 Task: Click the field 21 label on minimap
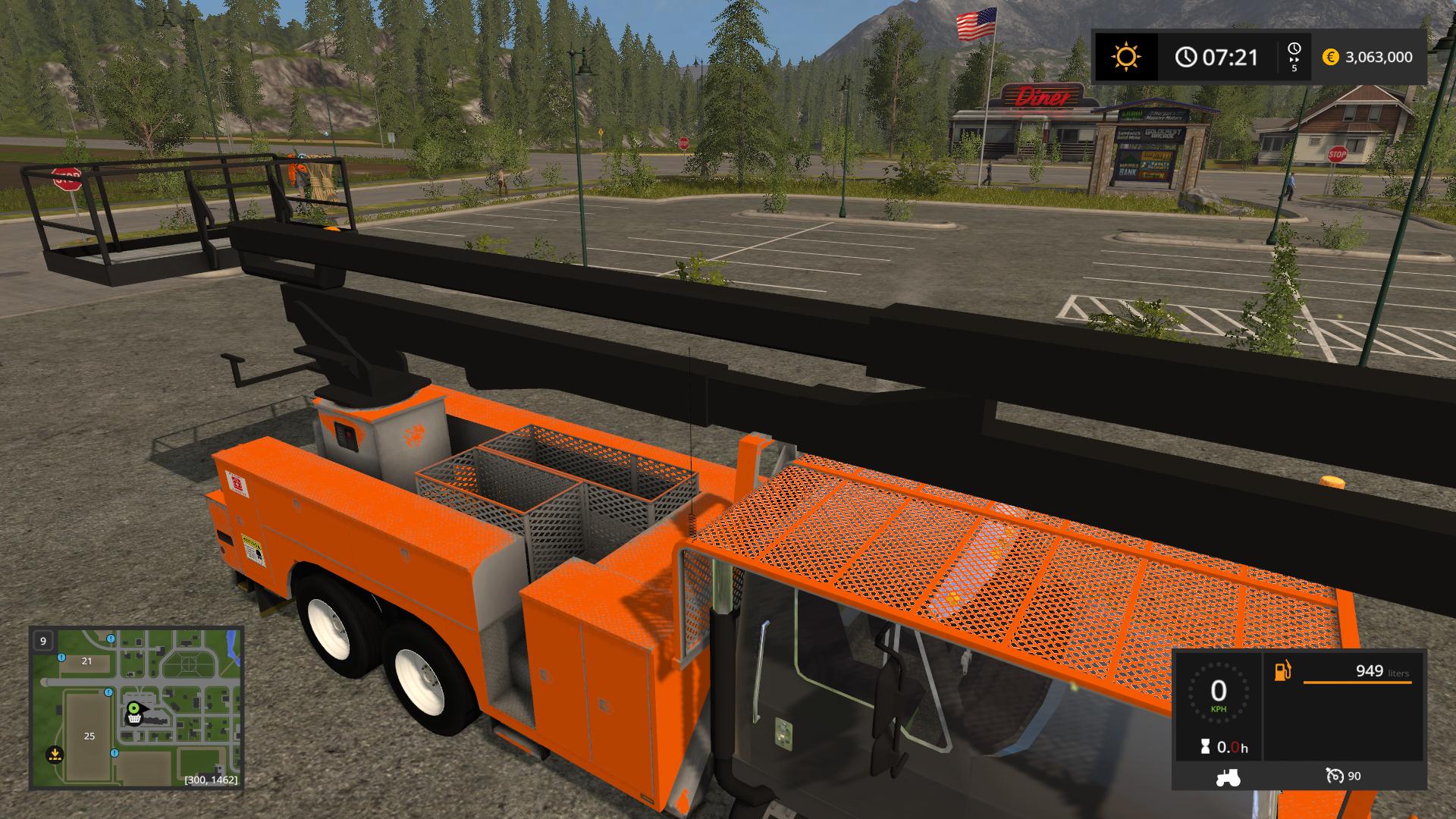tap(86, 661)
